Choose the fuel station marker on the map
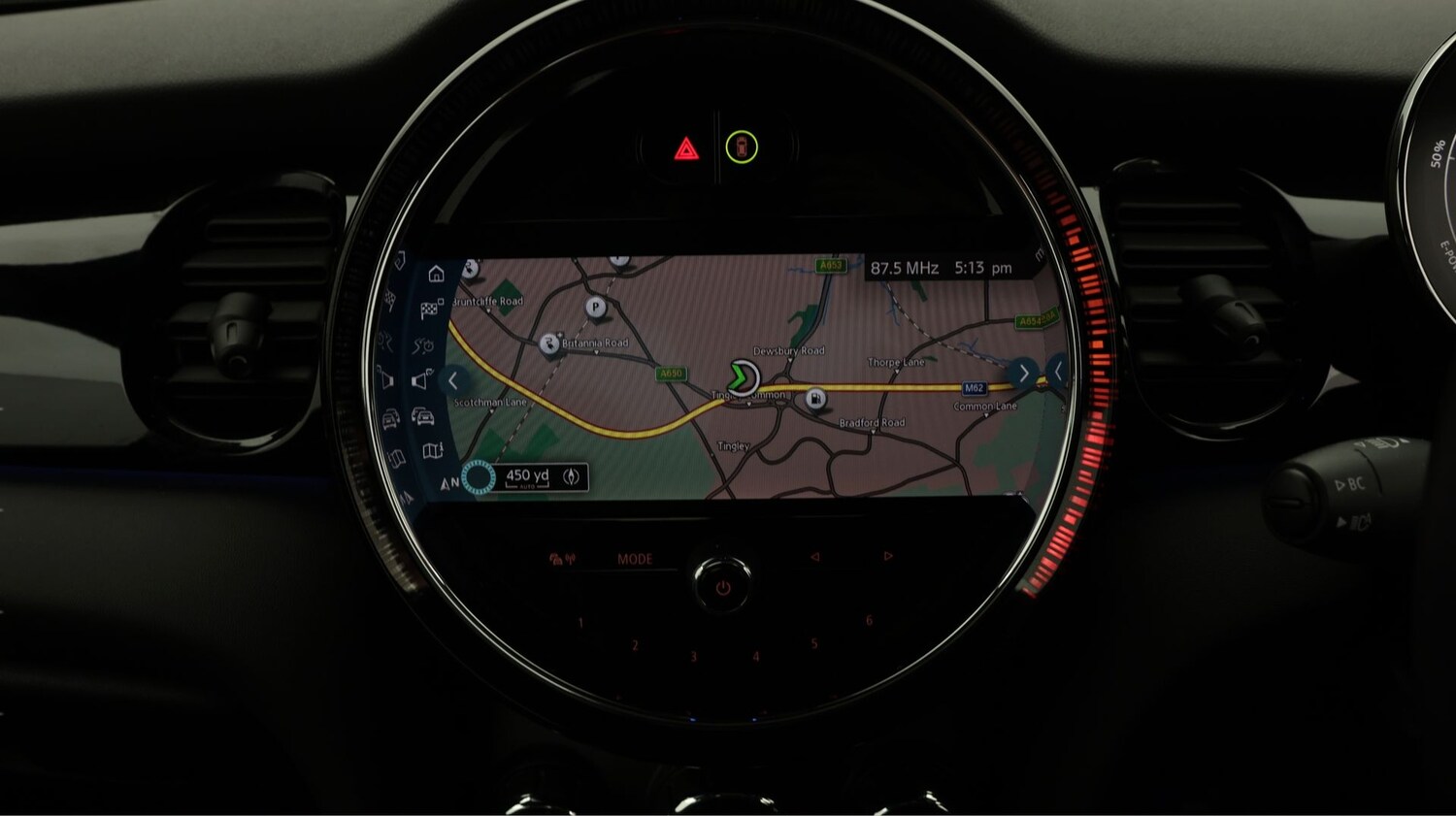This screenshot has height=816, width=1456. click(816, 398)
